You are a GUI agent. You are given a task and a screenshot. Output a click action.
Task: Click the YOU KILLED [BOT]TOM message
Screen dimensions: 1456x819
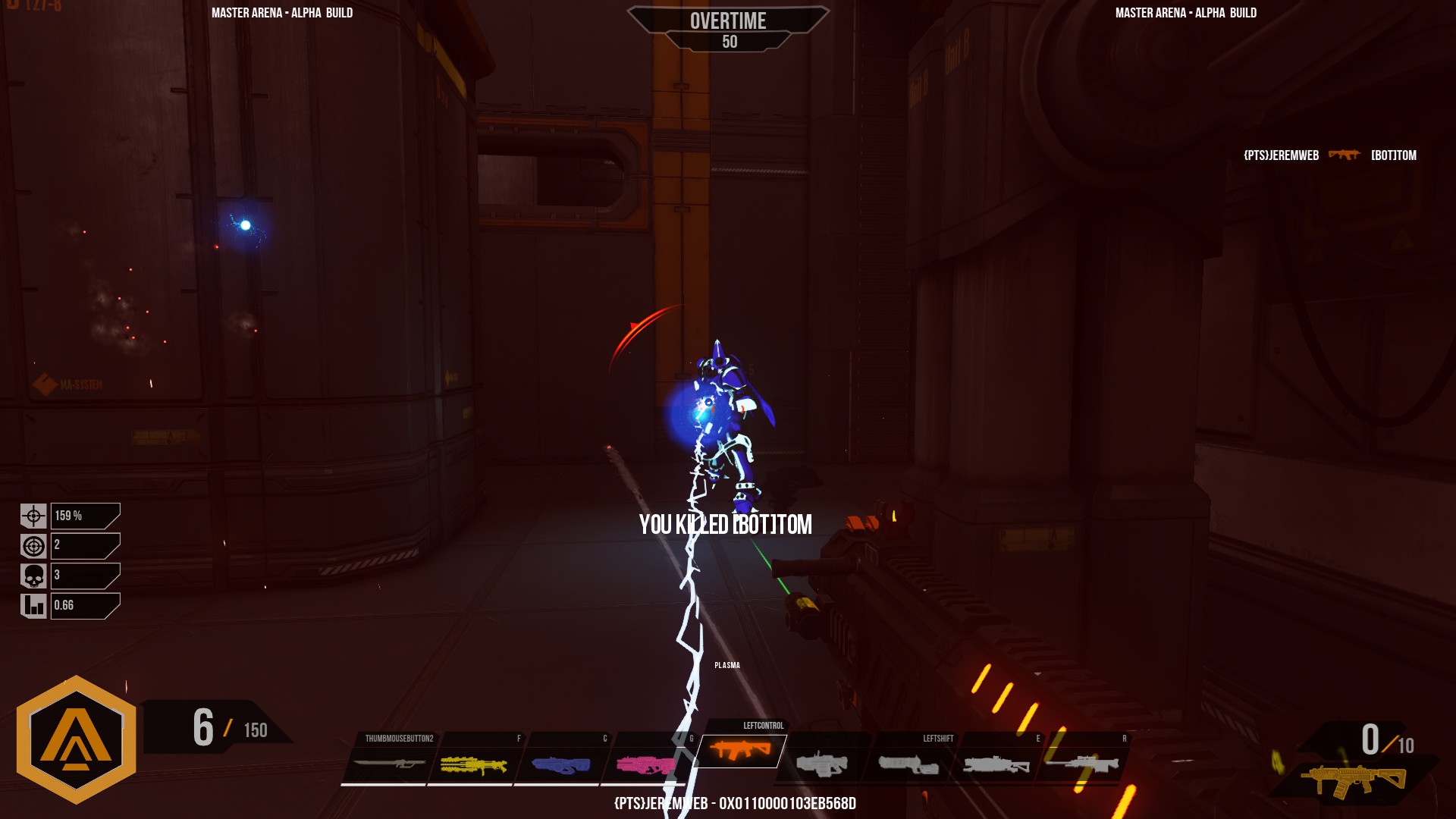point(725,524)
